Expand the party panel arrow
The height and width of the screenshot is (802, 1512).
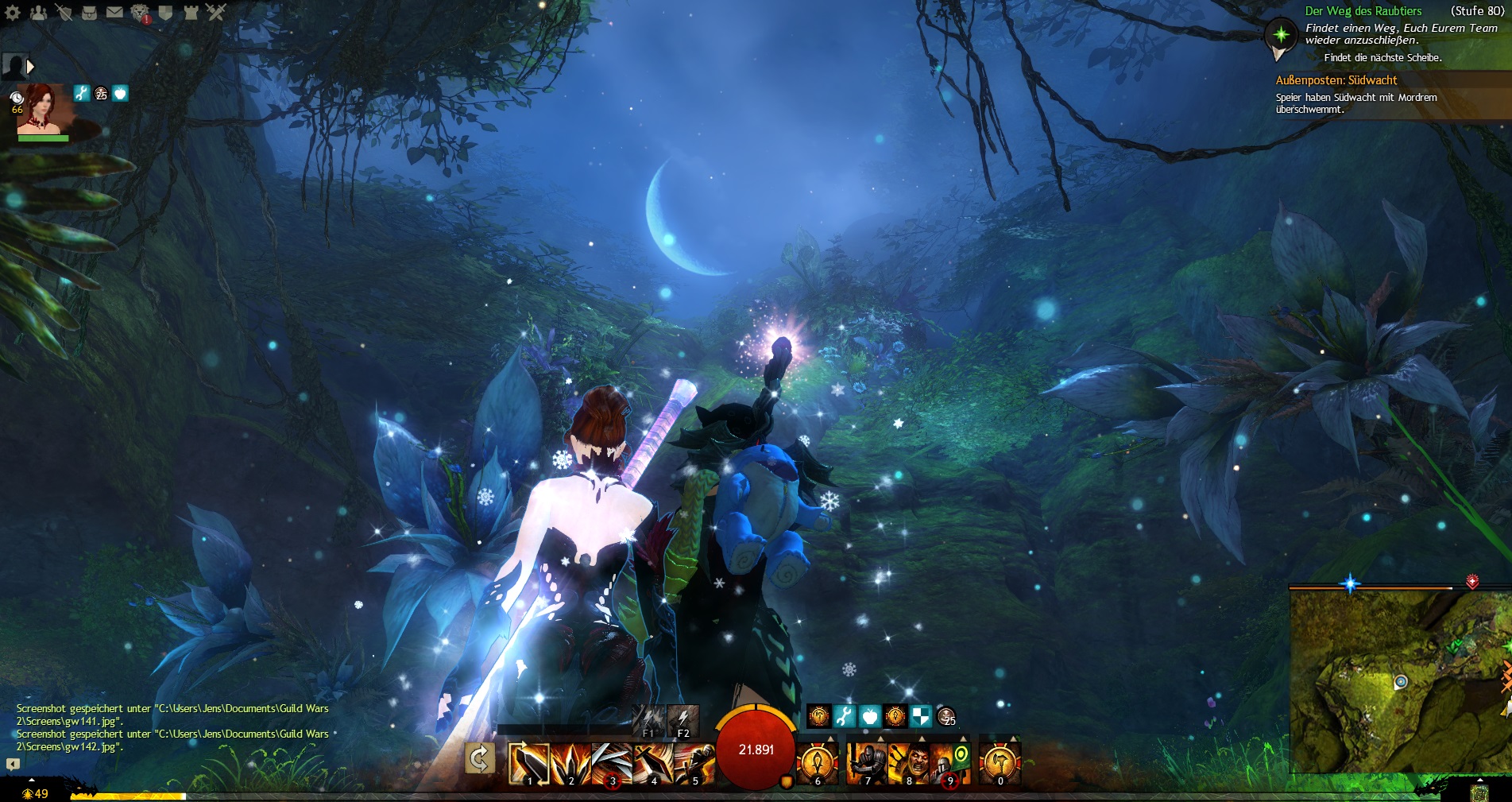[x=30, y=67]
